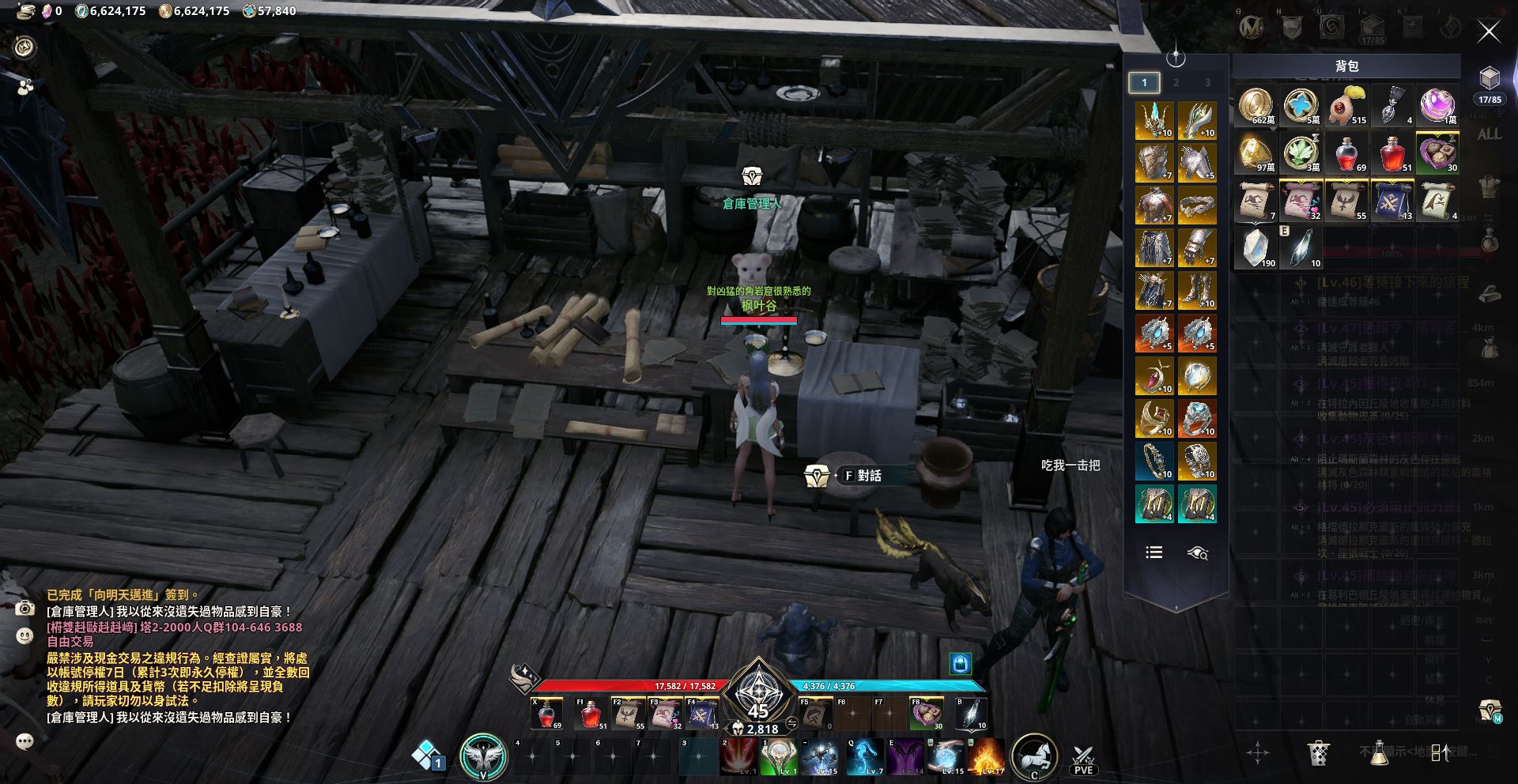The image size is (1518, 784).
Task: Close the backpack panel
Action: [x=1489, y=32]
